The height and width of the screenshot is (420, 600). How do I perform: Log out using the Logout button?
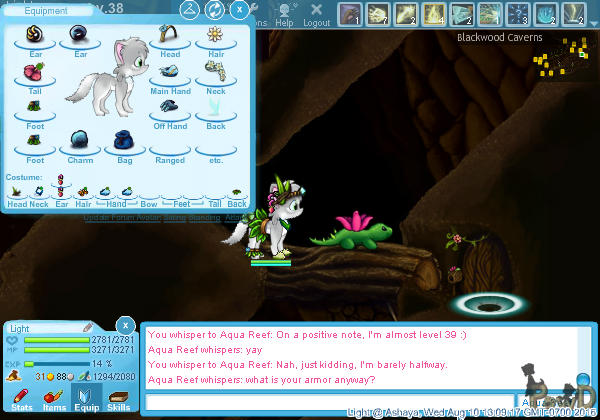(x=316, y=14)
